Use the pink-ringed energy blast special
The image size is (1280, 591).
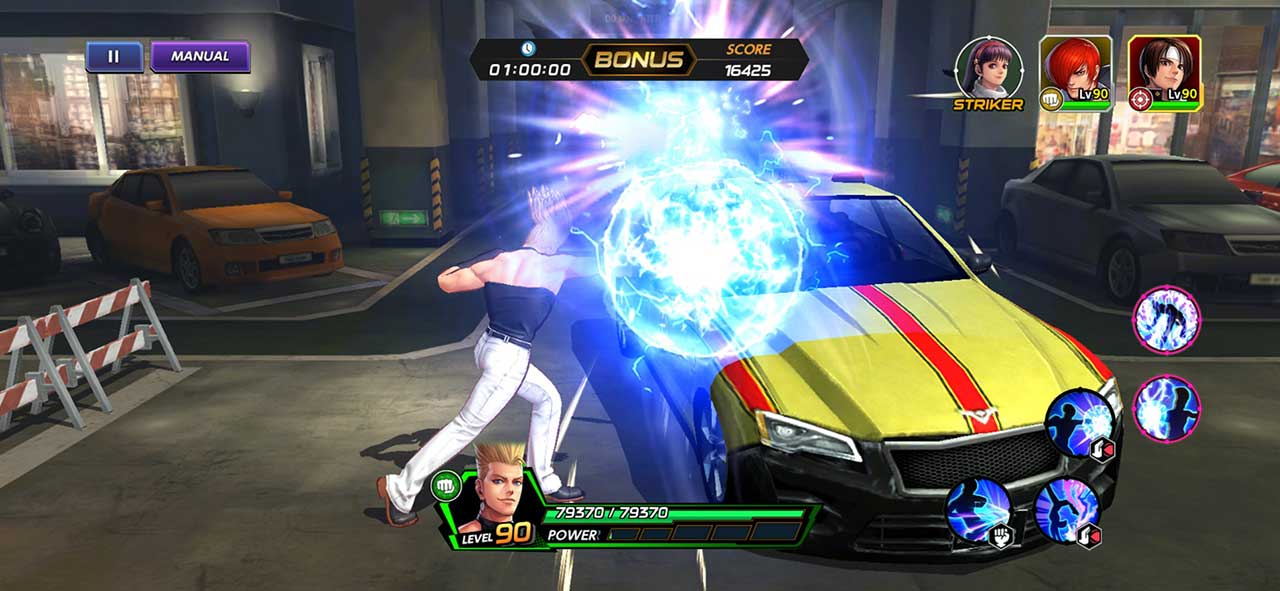coord(1166,408)
